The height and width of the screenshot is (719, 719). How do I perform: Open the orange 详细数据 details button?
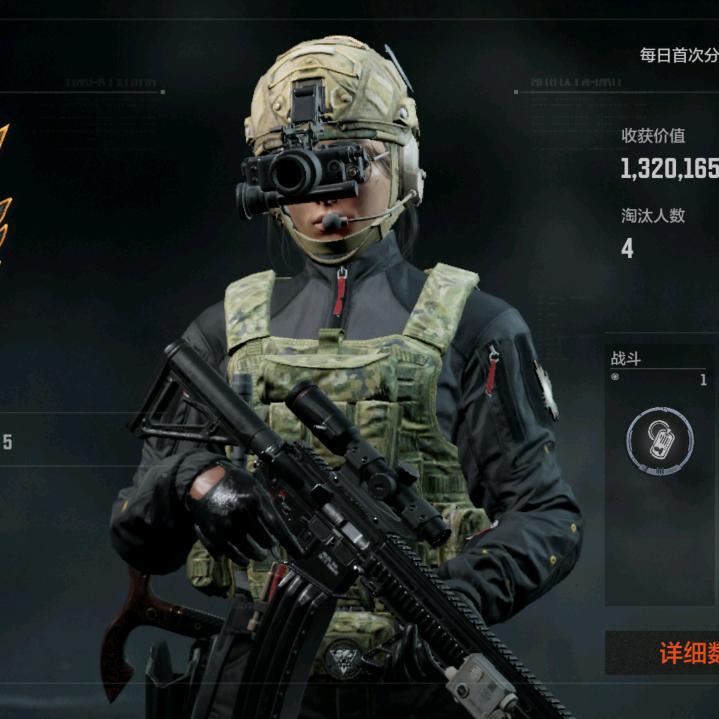(685, 654)
